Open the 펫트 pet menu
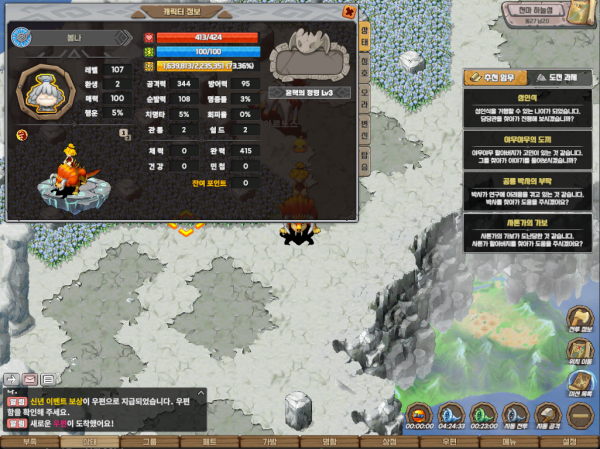 (x=209, y=441)
